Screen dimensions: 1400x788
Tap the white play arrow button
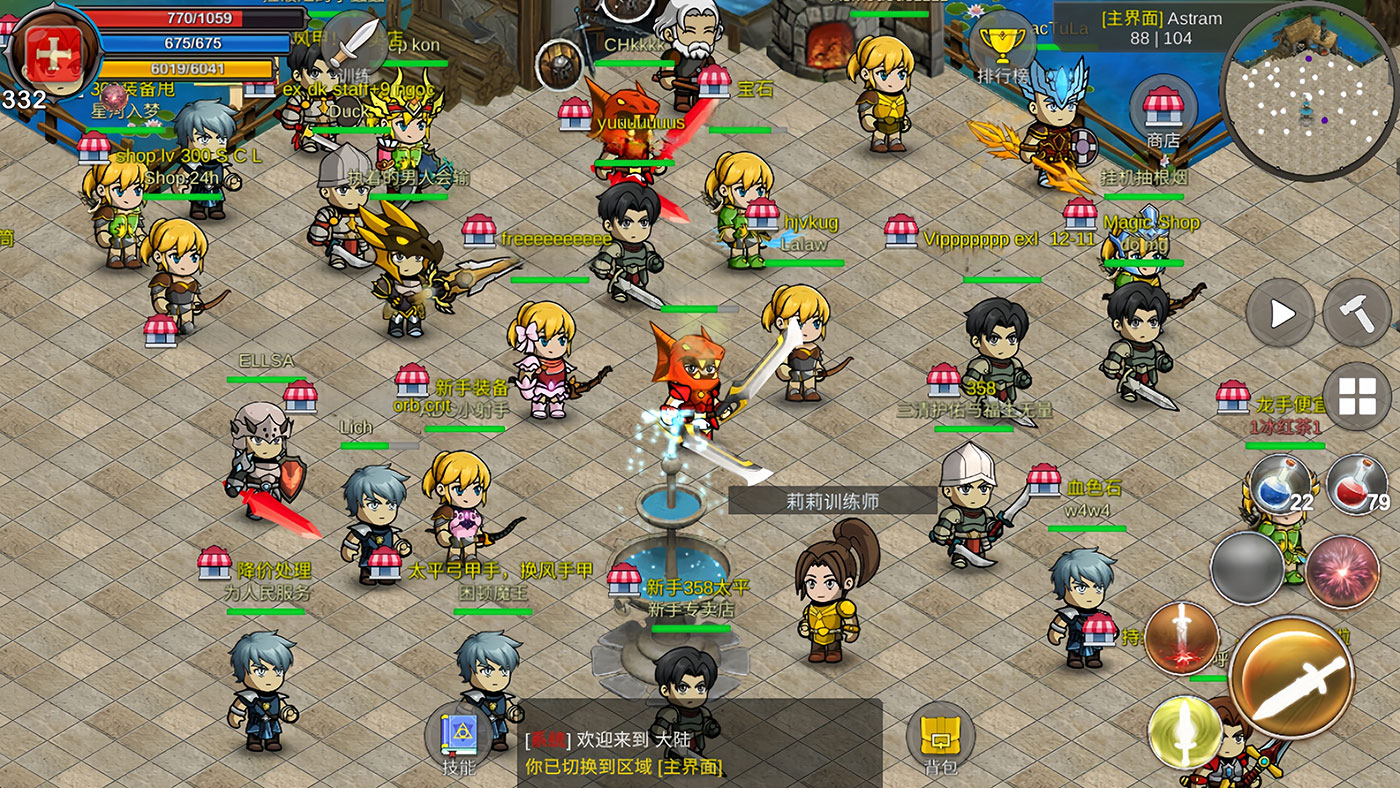pos(1280,314)
